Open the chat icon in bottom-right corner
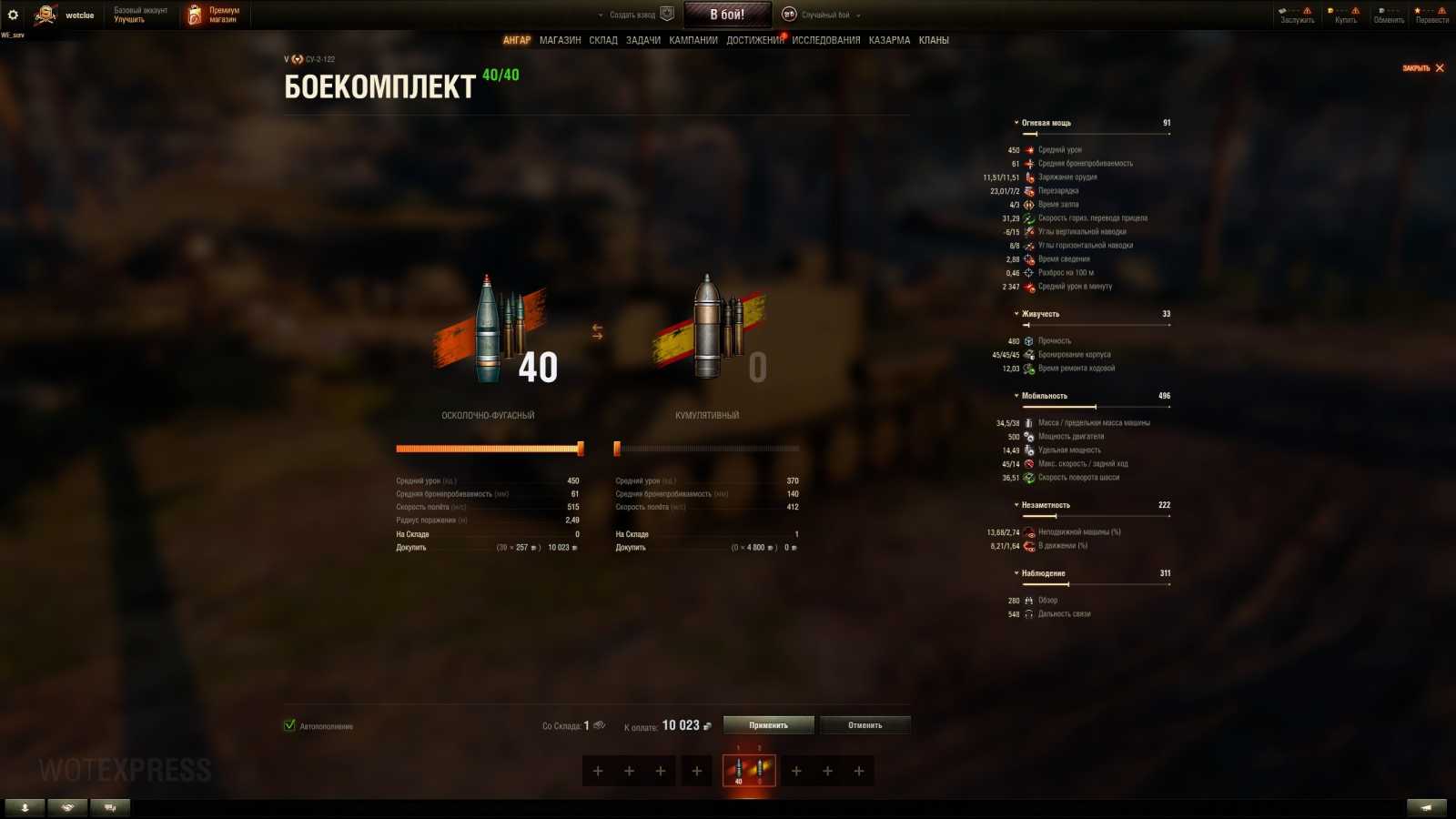This screenshot has height=819, width=1456. tap(1427, 806)
